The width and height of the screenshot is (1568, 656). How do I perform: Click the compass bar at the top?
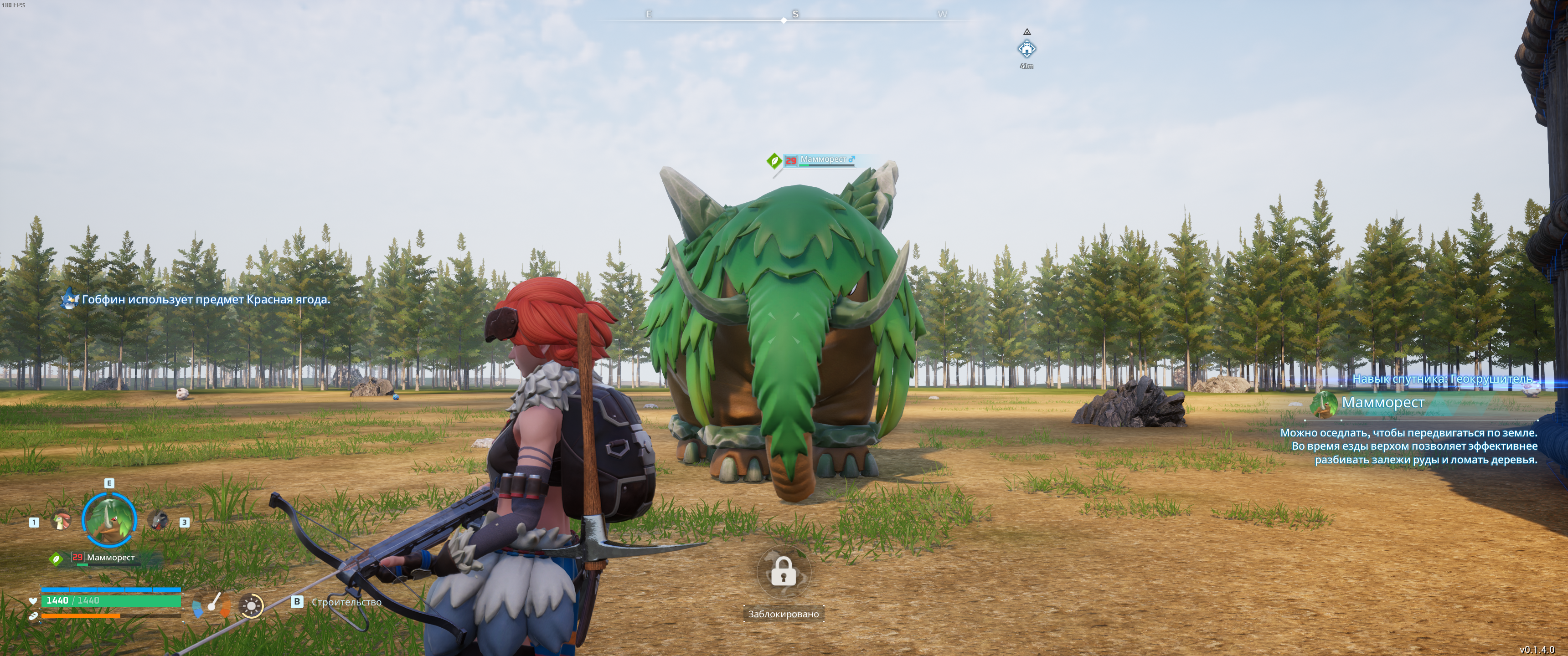[784, 18]
